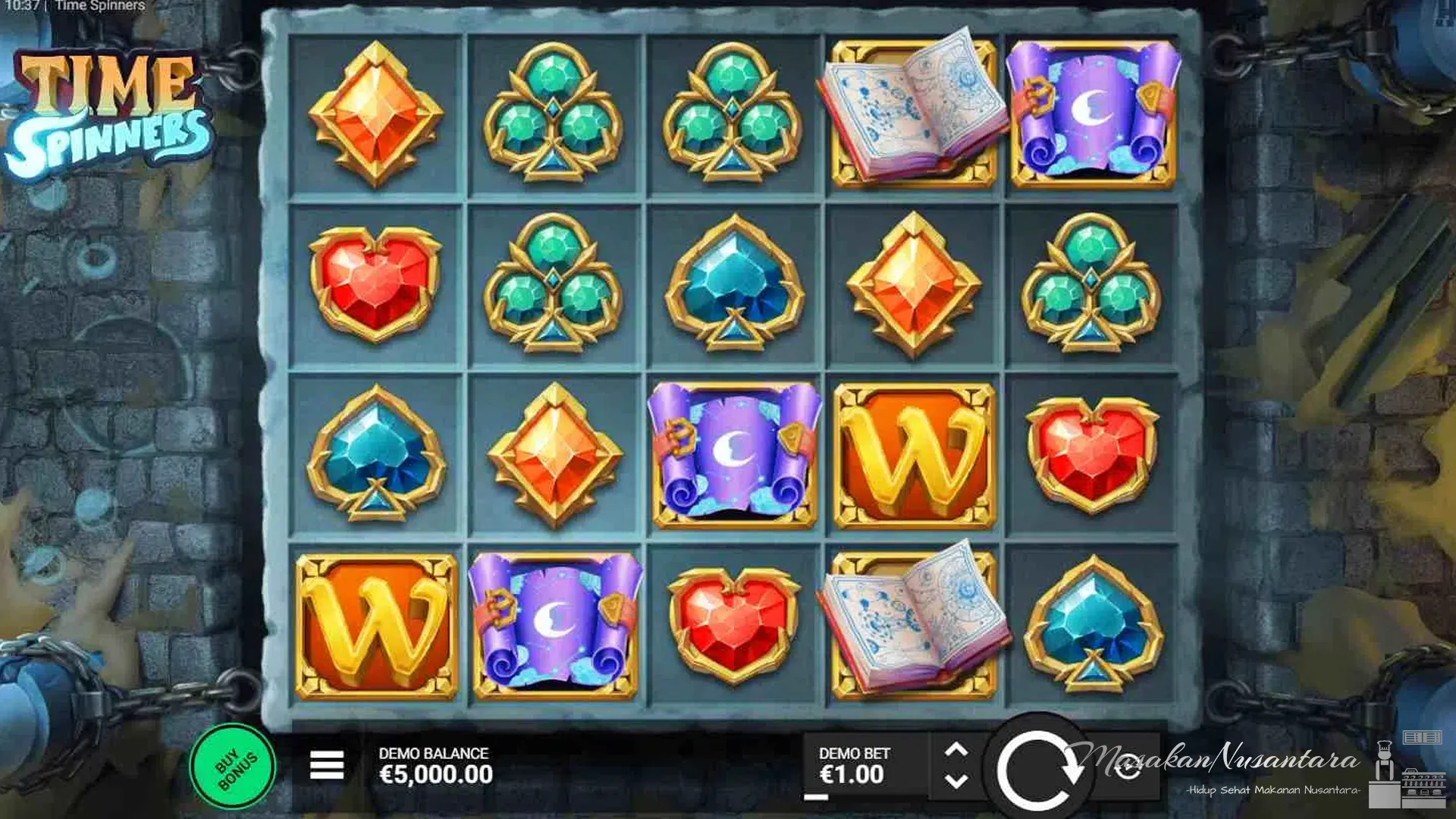Increase the bet with the up chevron
The width and height of the screenshot is (1456, 819).
click(x=957, y=751)
